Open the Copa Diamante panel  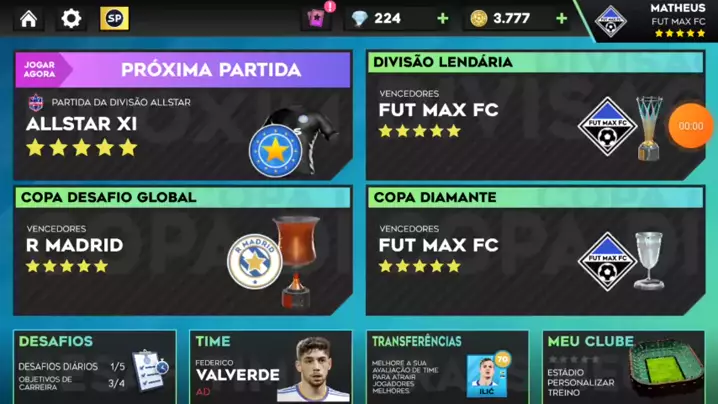pos(534,250)
